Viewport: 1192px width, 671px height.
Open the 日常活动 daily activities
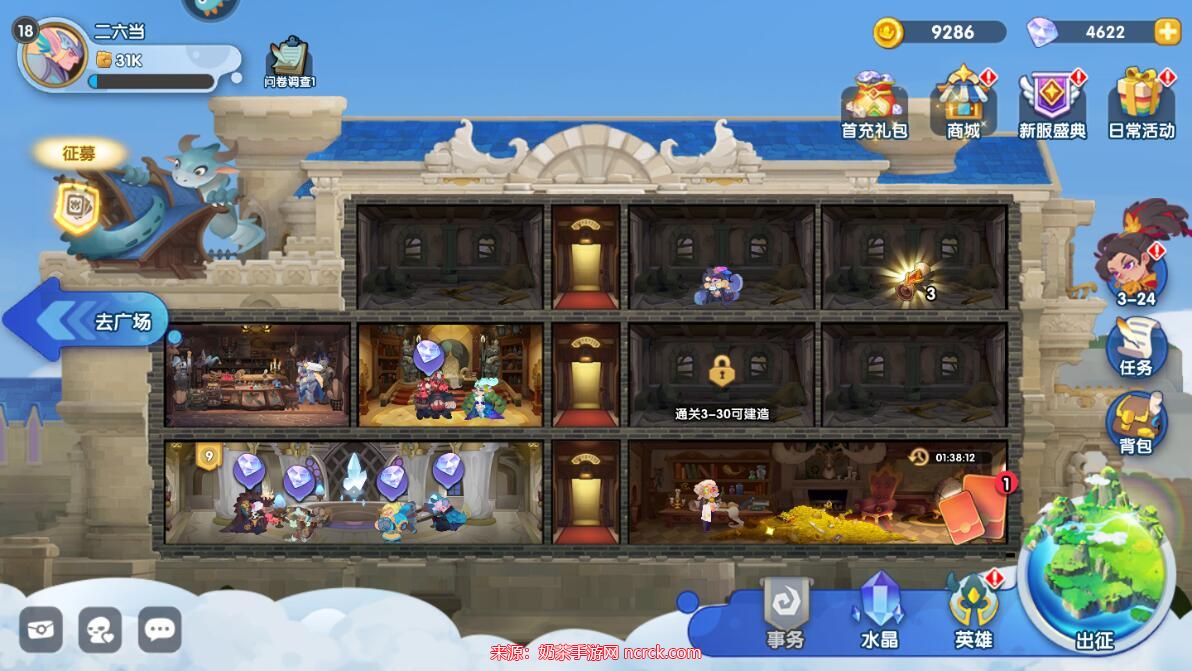[1141, 104]
